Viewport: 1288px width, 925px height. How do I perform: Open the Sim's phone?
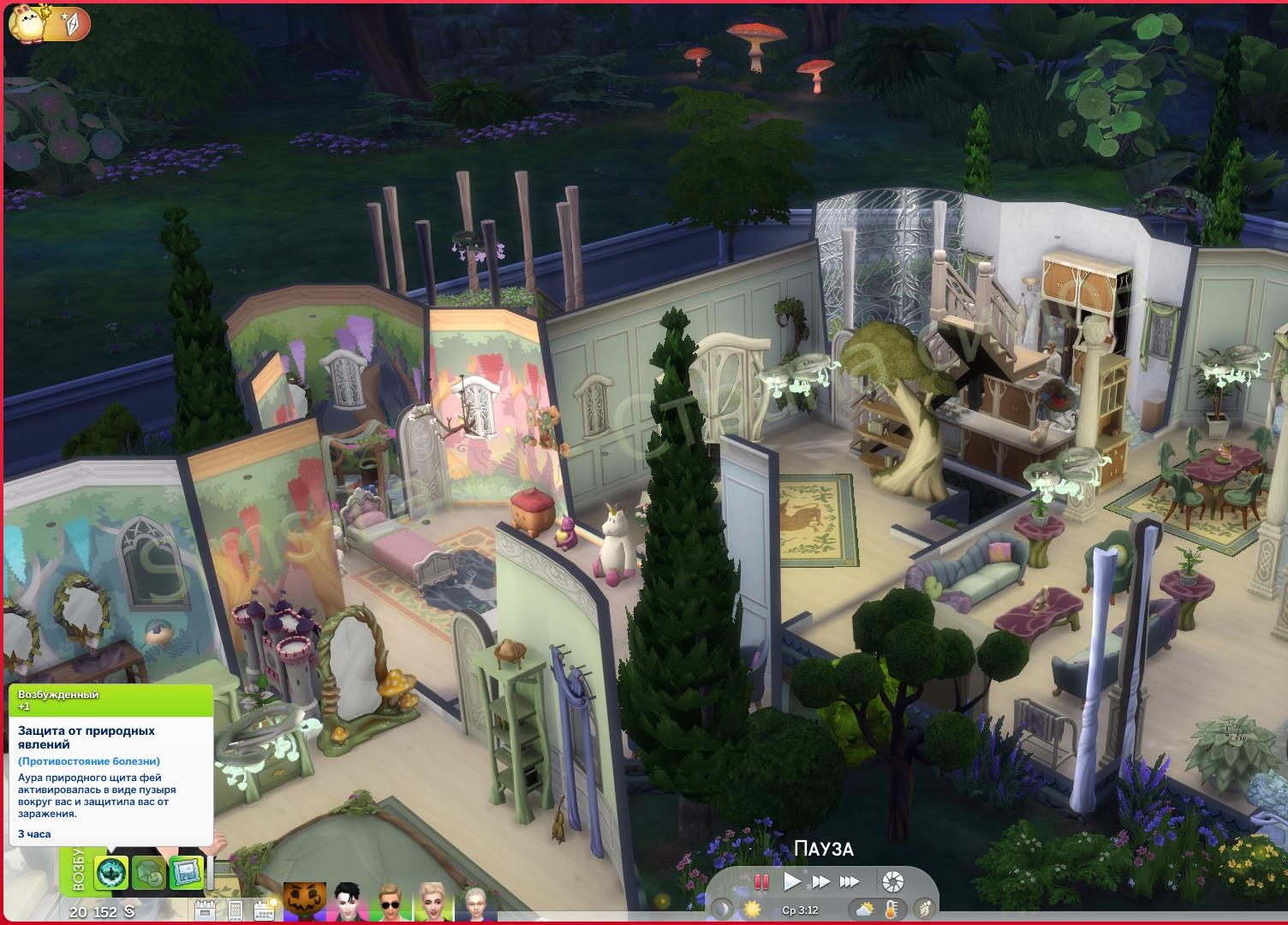point(236,910)
